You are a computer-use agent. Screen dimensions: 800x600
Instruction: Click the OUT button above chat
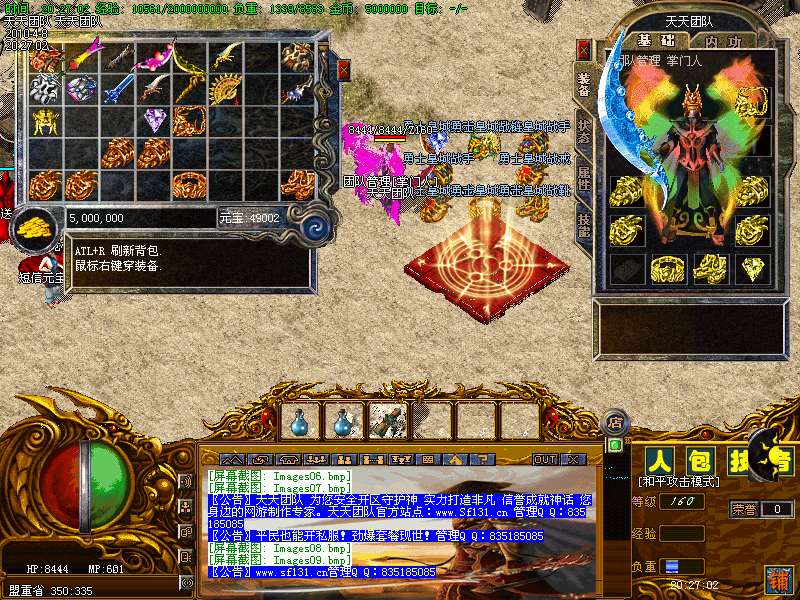545,459
